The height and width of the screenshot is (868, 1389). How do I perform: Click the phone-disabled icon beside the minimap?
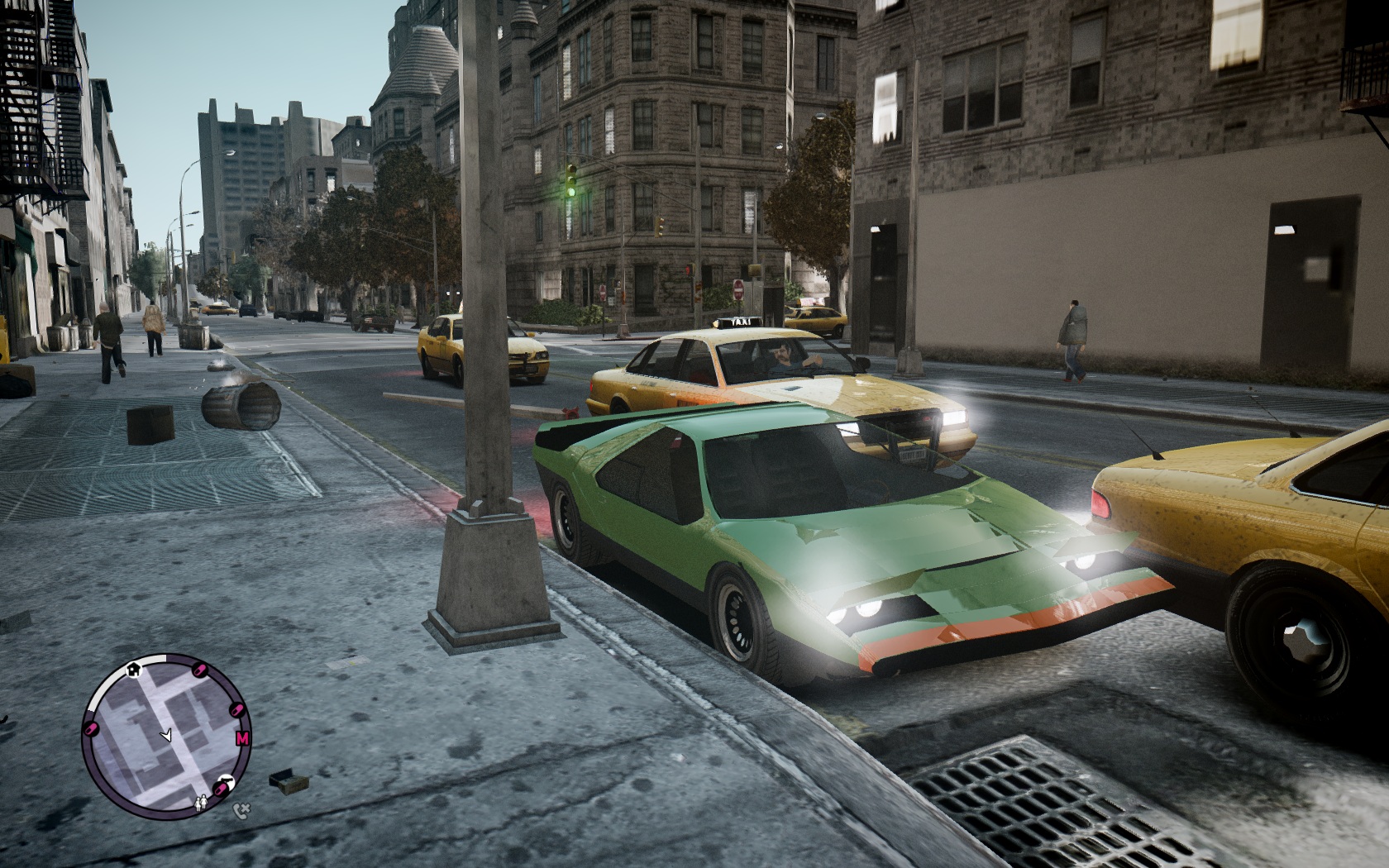pos(241,812)
